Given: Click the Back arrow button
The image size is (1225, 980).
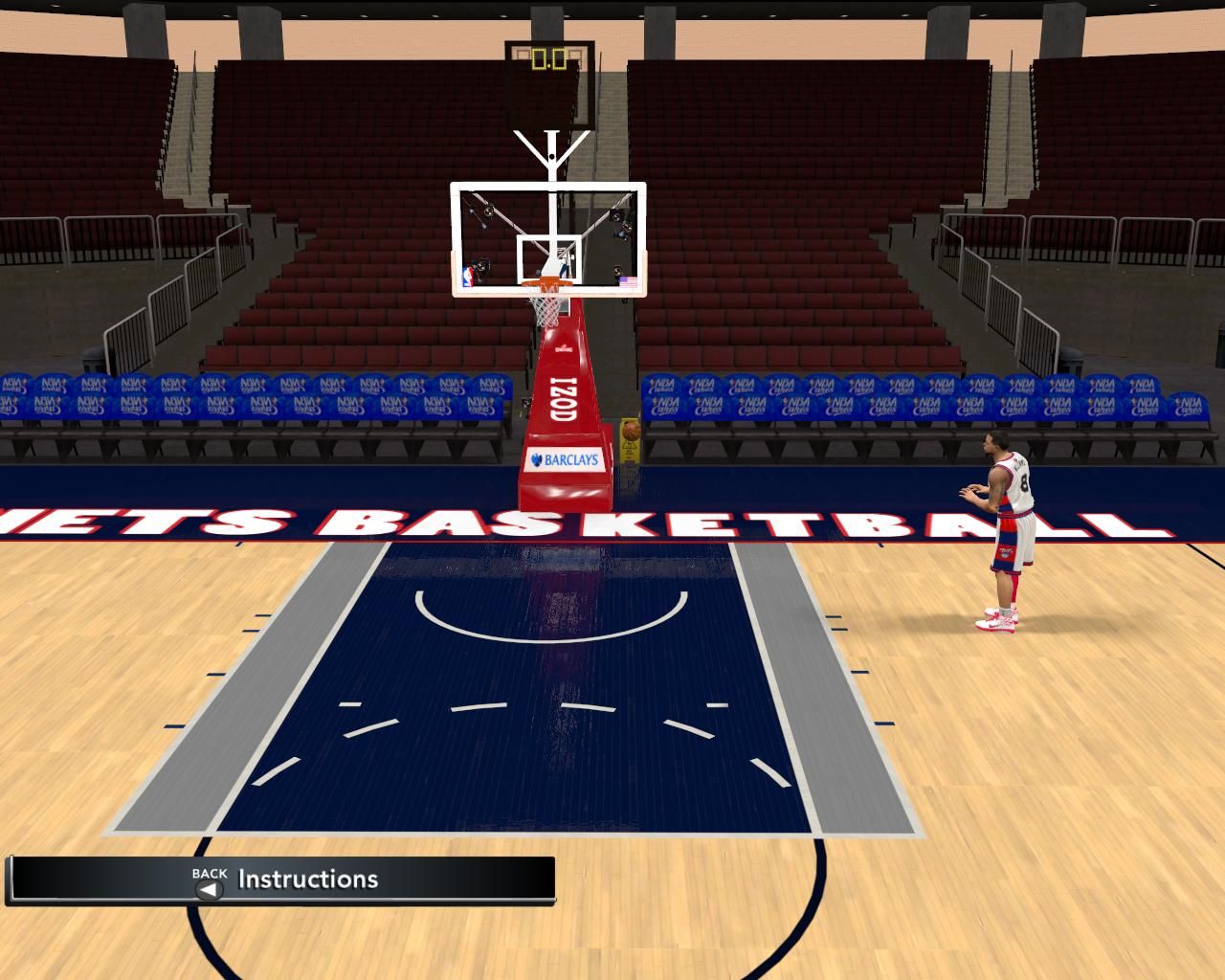Looking at the screenshot, I should pos(209,889).
